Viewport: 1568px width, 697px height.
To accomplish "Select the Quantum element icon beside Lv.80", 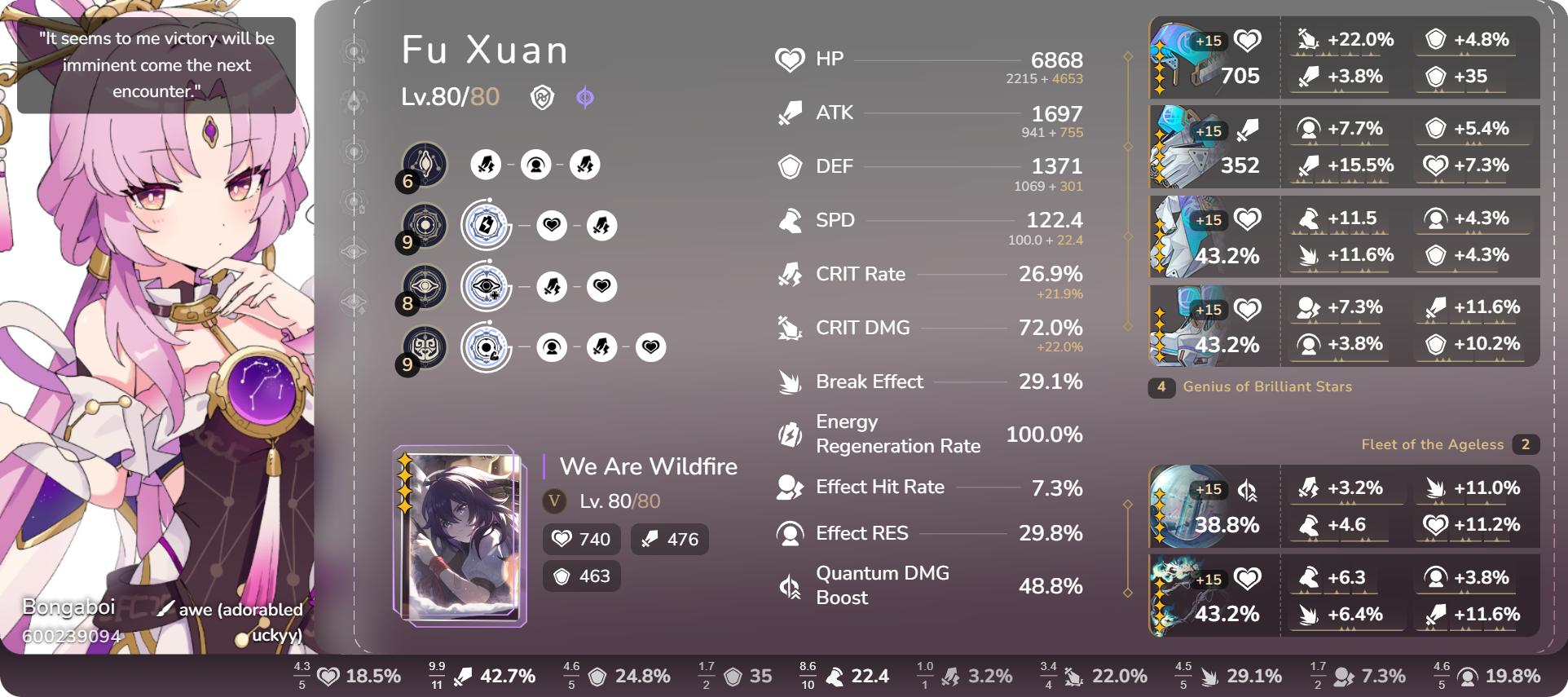I will [586, 98].
